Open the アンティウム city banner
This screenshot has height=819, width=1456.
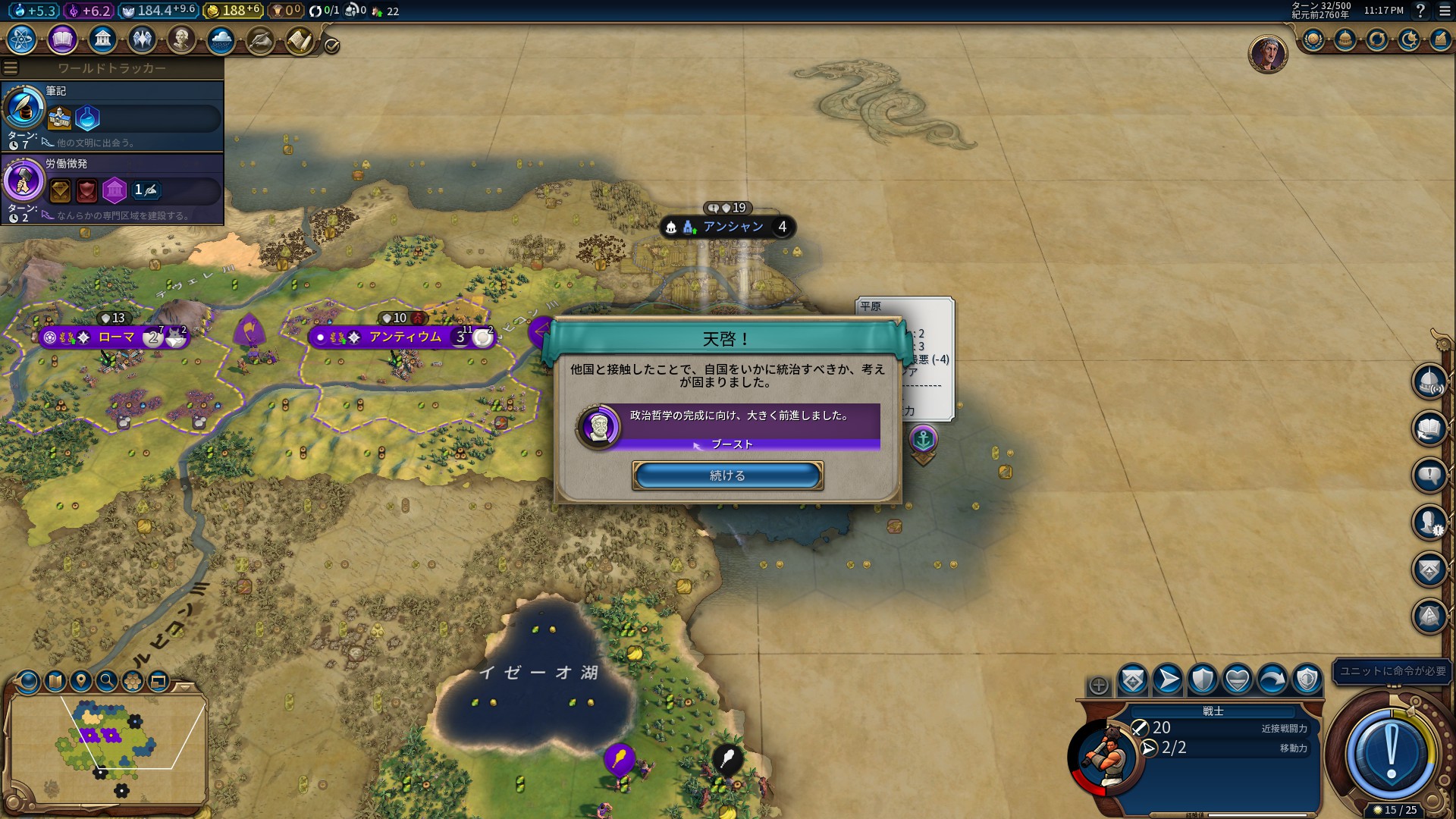(404, 337)
